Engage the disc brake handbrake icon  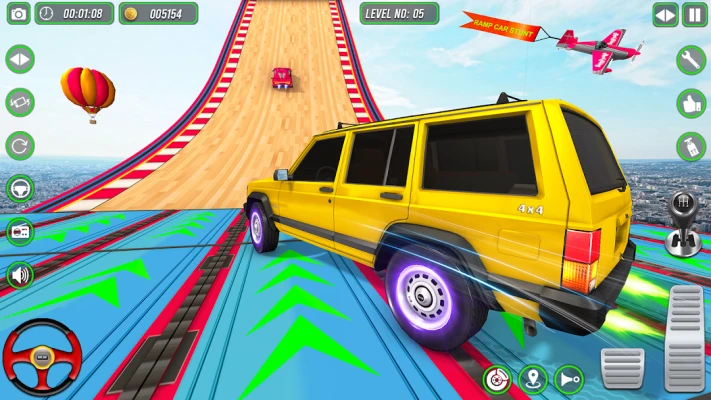(x=497, y=380)
